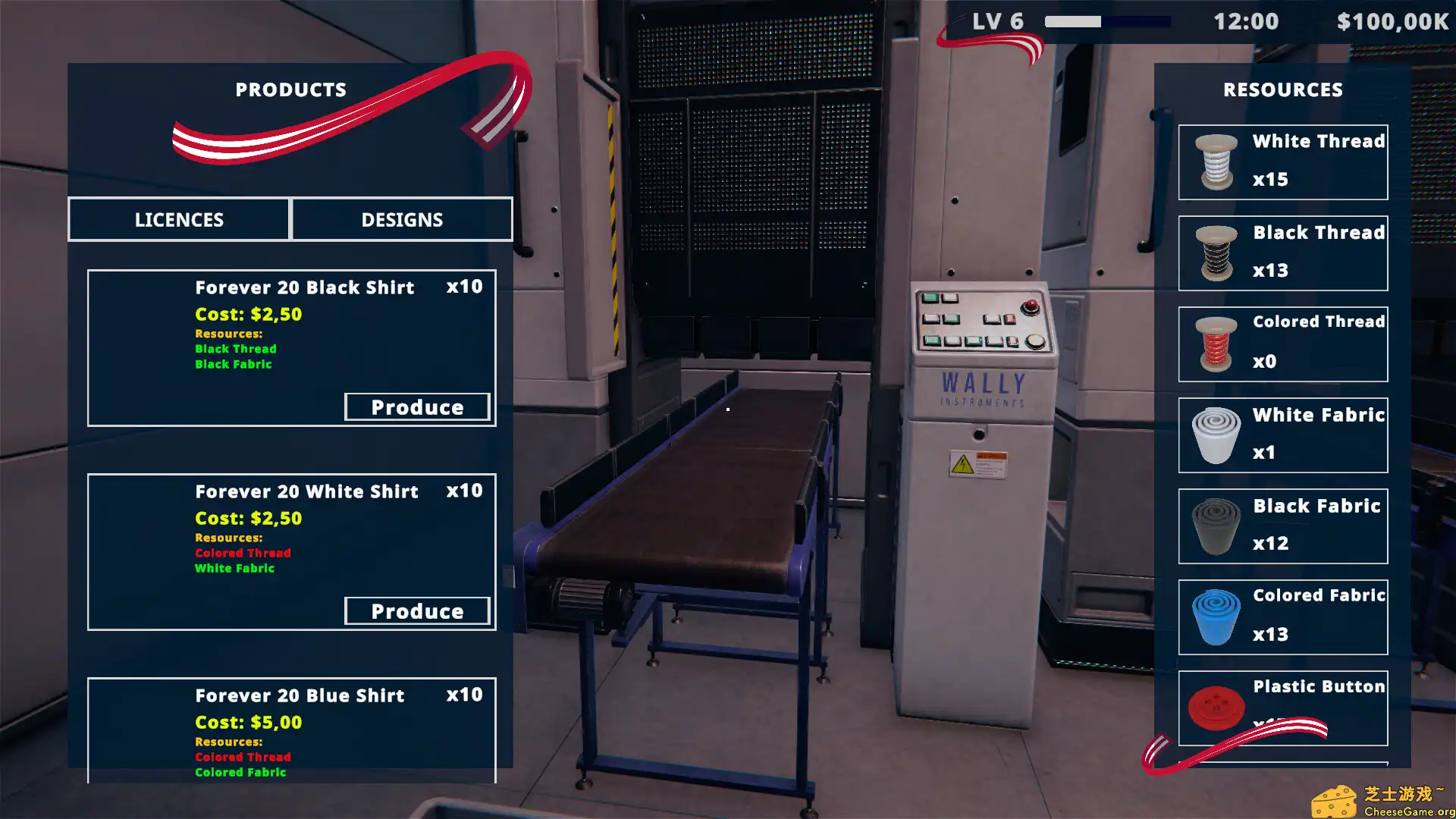The width and height of the screenshot is (1456, 819).
Task: Click the $100,00K money display
Action: click(1392, 22)
